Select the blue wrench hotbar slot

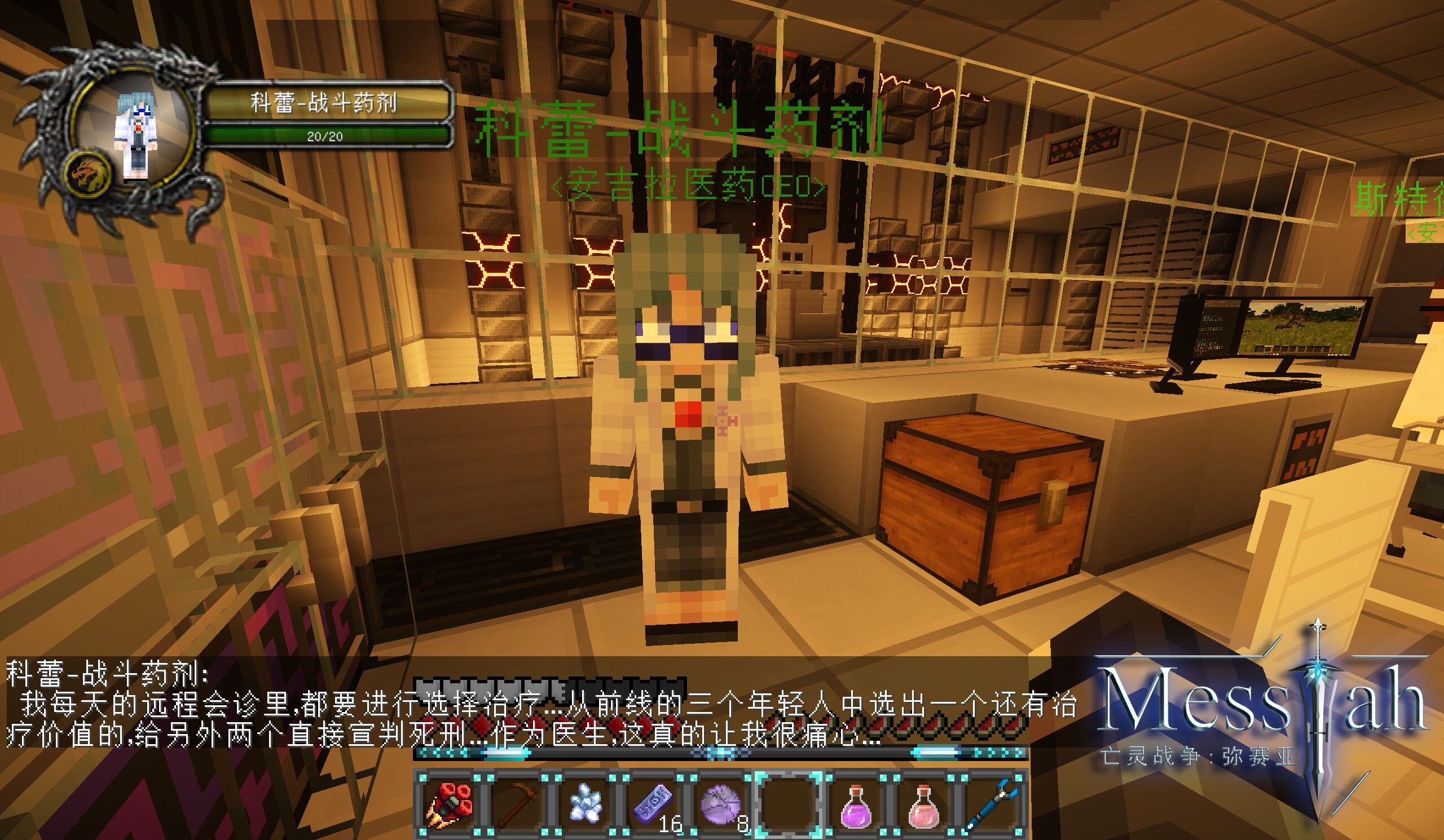pyautogui.click(x=992, y=804)
